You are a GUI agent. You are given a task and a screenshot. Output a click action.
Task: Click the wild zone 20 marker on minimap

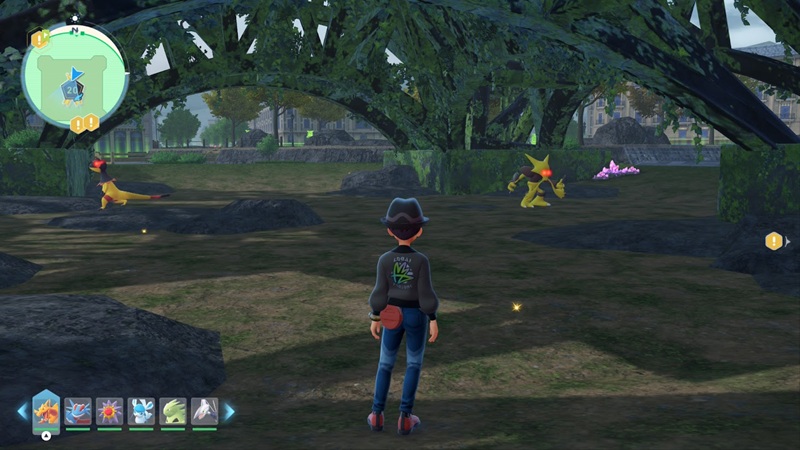tap(71, 89)
